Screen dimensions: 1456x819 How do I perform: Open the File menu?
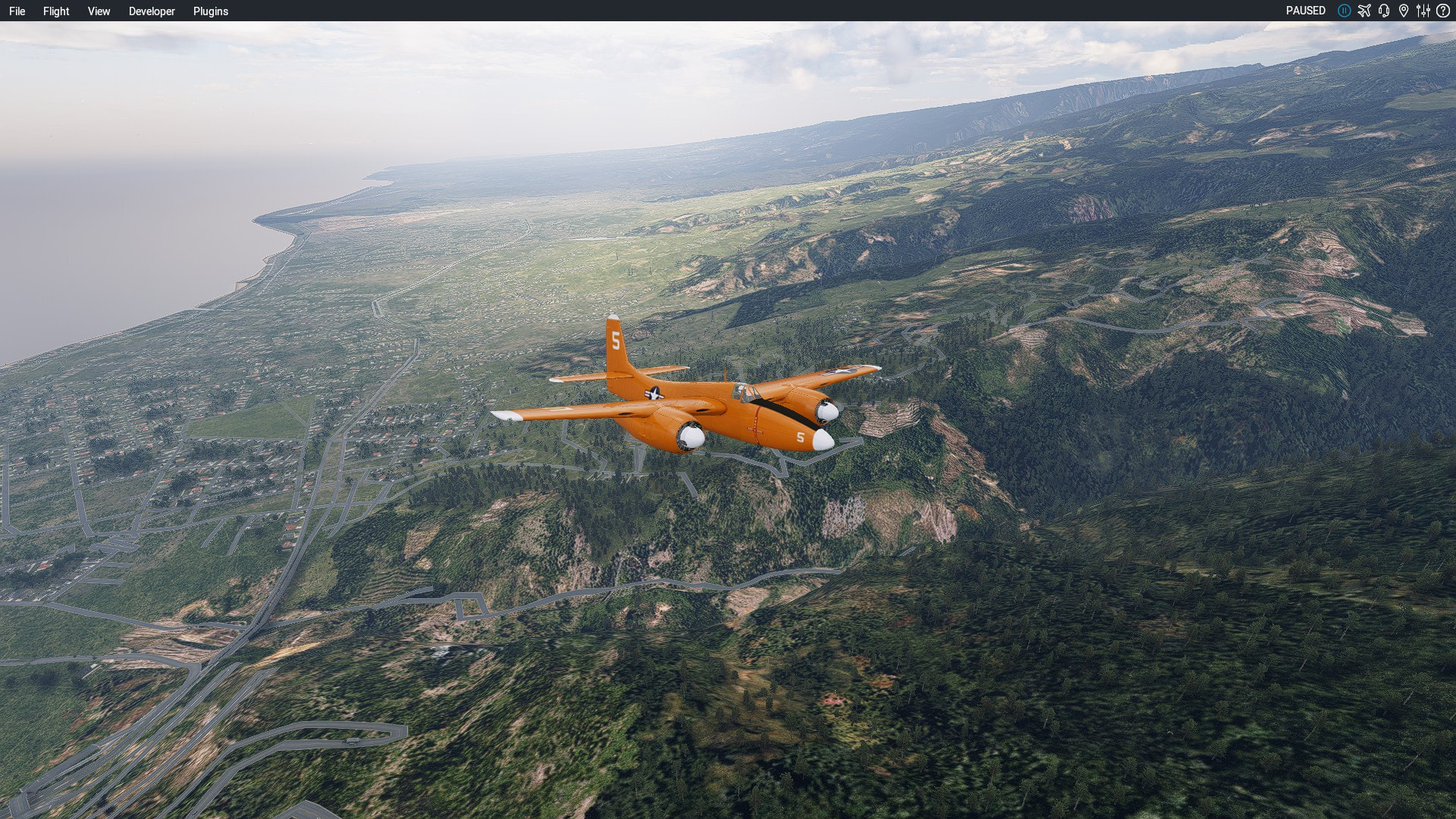point(17,11)
